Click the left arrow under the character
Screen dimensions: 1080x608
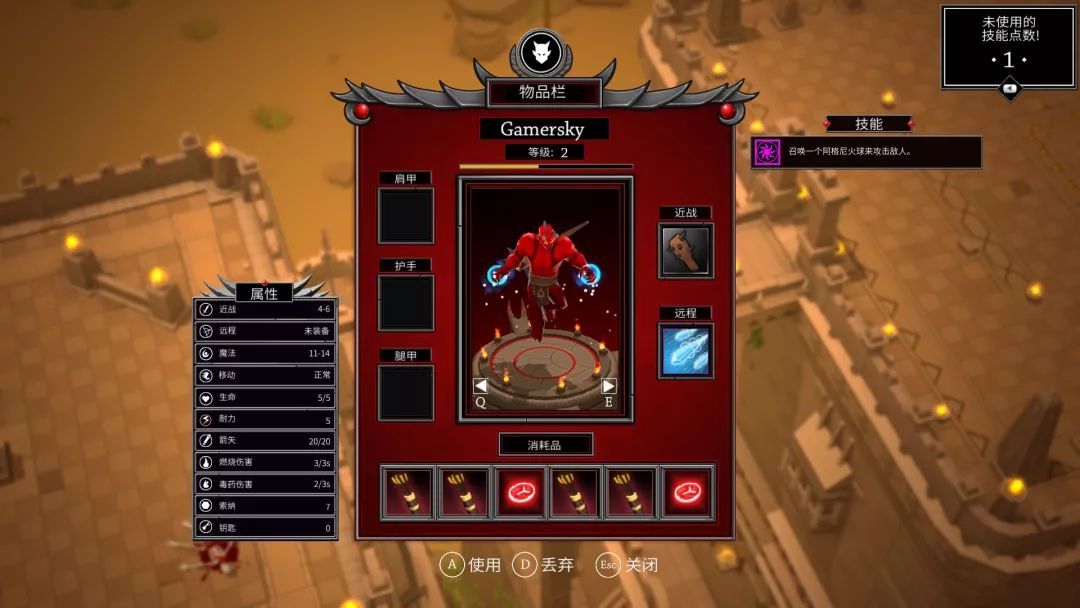[480, 386]
